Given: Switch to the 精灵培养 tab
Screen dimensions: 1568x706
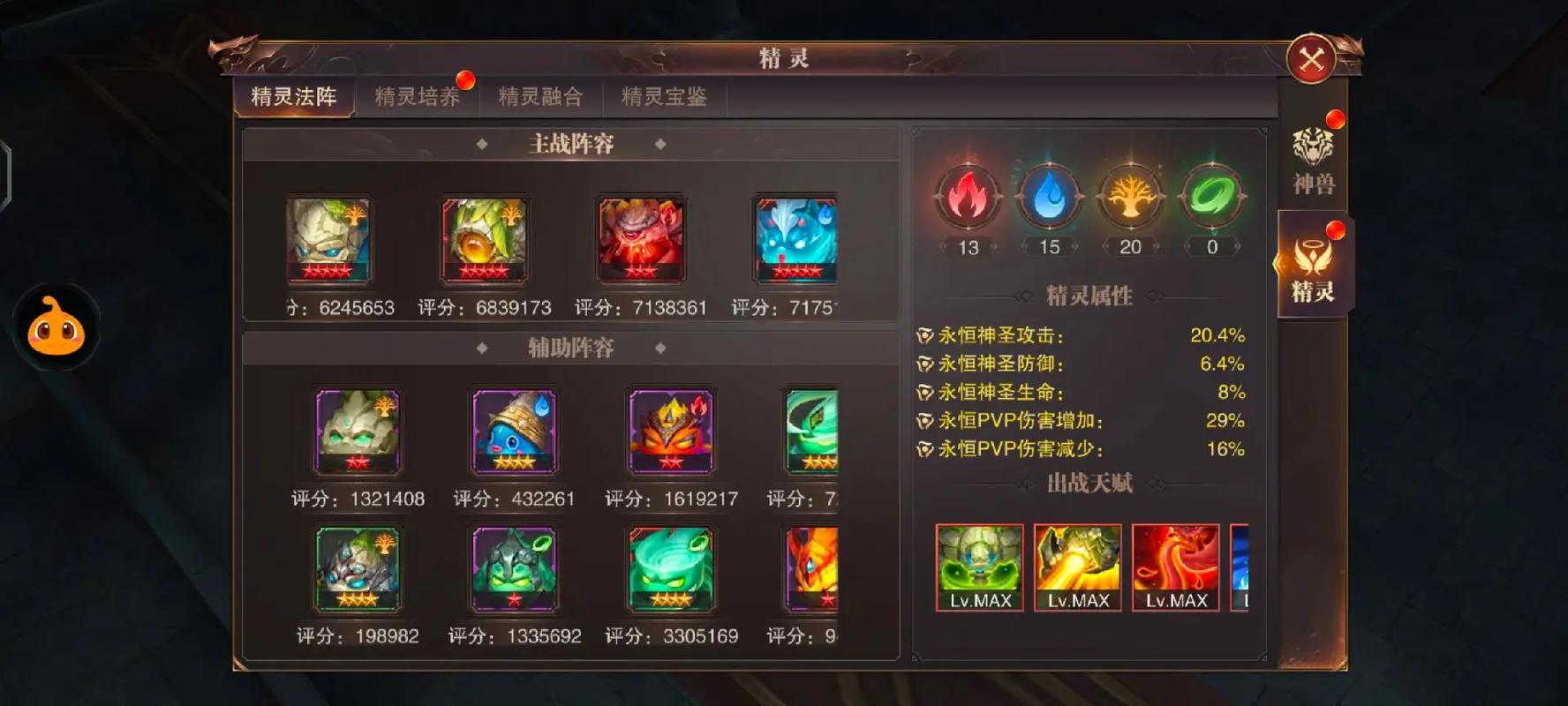Looking at the screenshot, I should [418, 97].
